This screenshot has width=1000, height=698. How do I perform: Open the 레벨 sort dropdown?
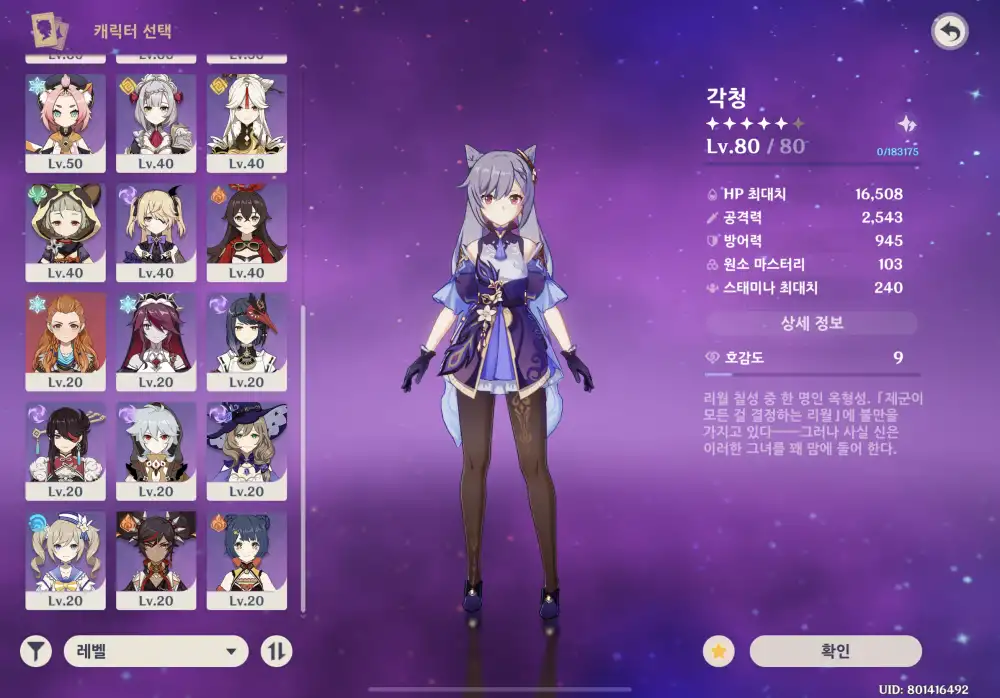tap(156, 652)
